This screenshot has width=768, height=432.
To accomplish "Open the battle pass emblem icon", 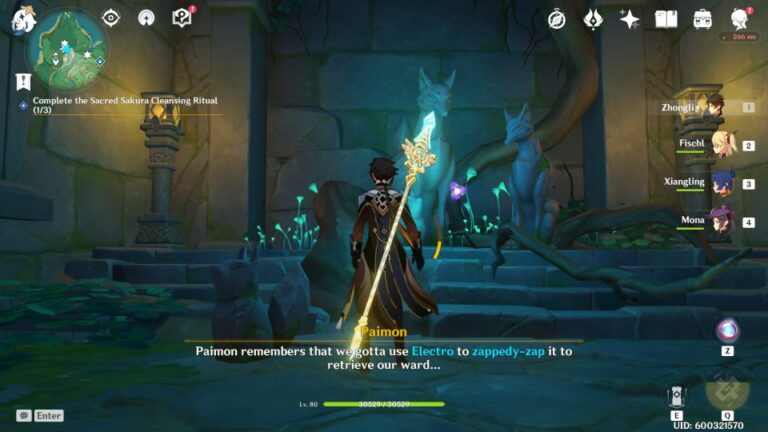I will (593, 19).
